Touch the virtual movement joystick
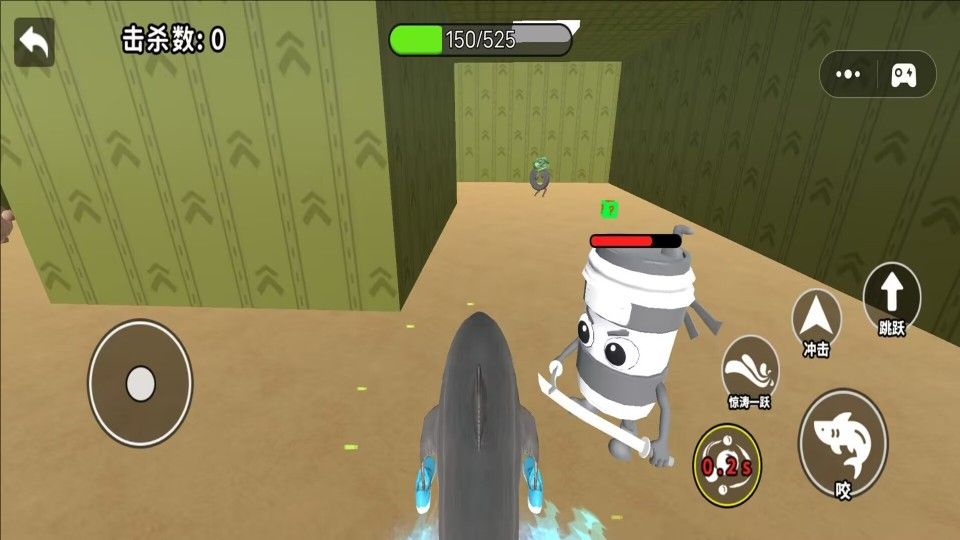The height and width of the screenshot is (540, 960). coord(140,382)
